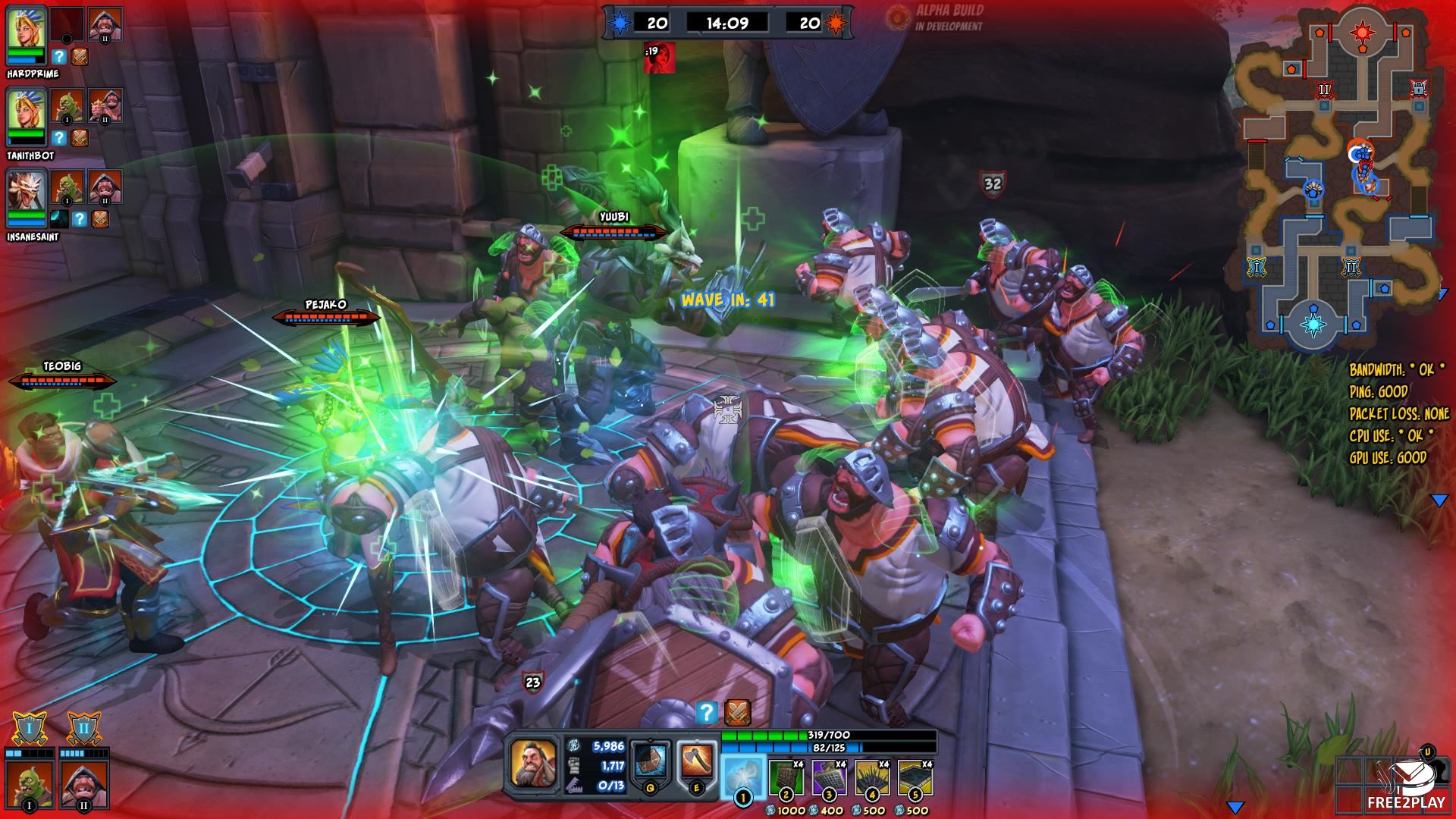
Task: Activate the shield ability with the Q badge
Action: pyautogui.click(x=651, y=763)
